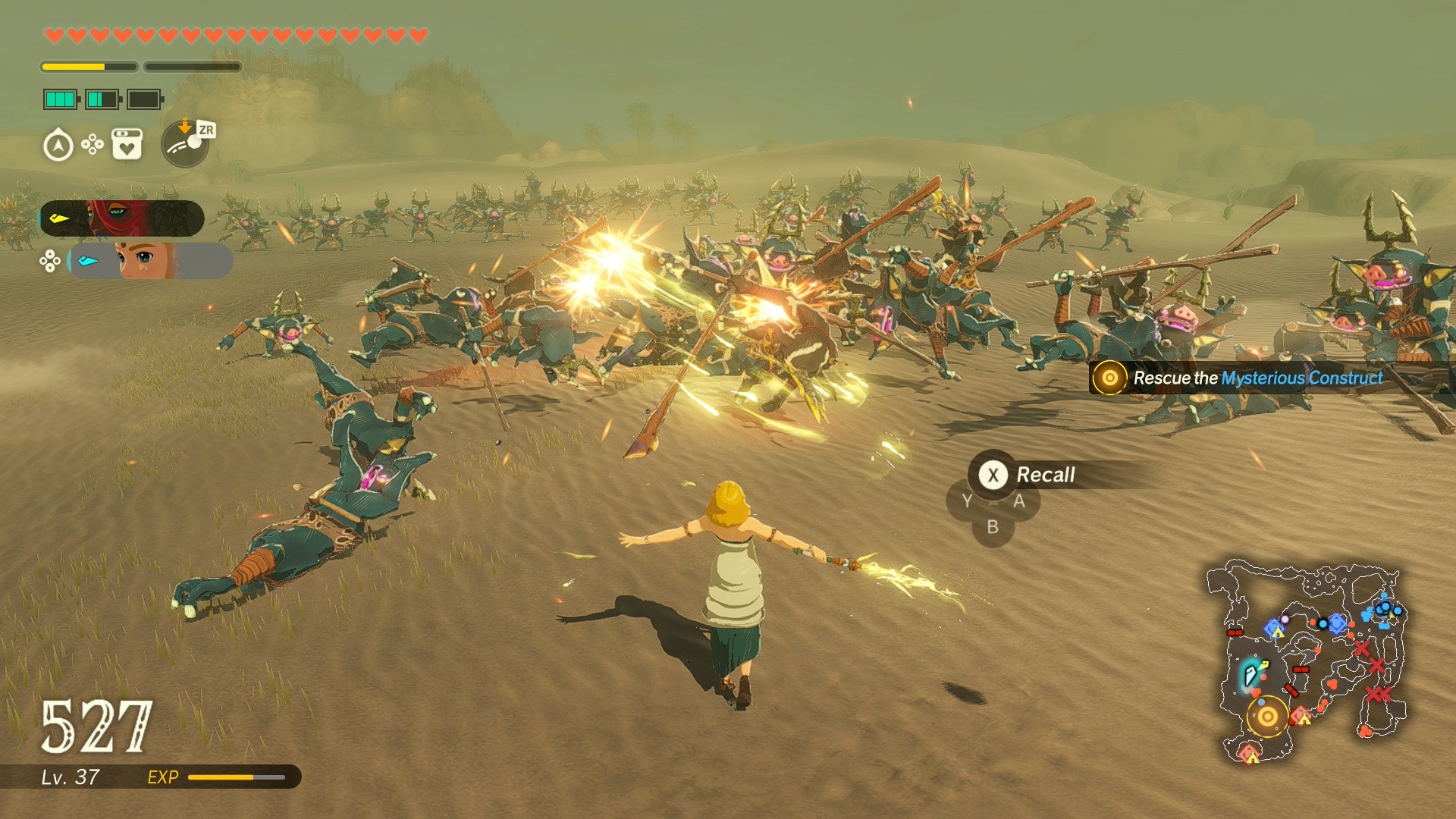
Task: Switch to the red-haired ally portrait
Action: pyautogui.click(x=122, y=218)
